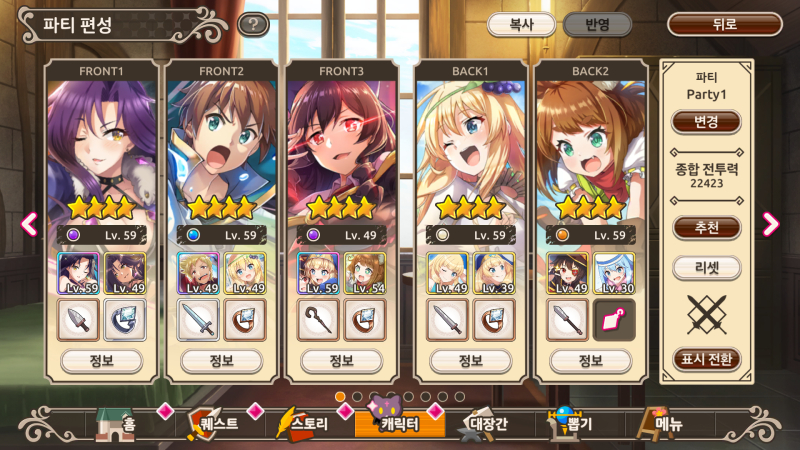
Task: Open the 스토리 story menu
Action: (304, 425)
